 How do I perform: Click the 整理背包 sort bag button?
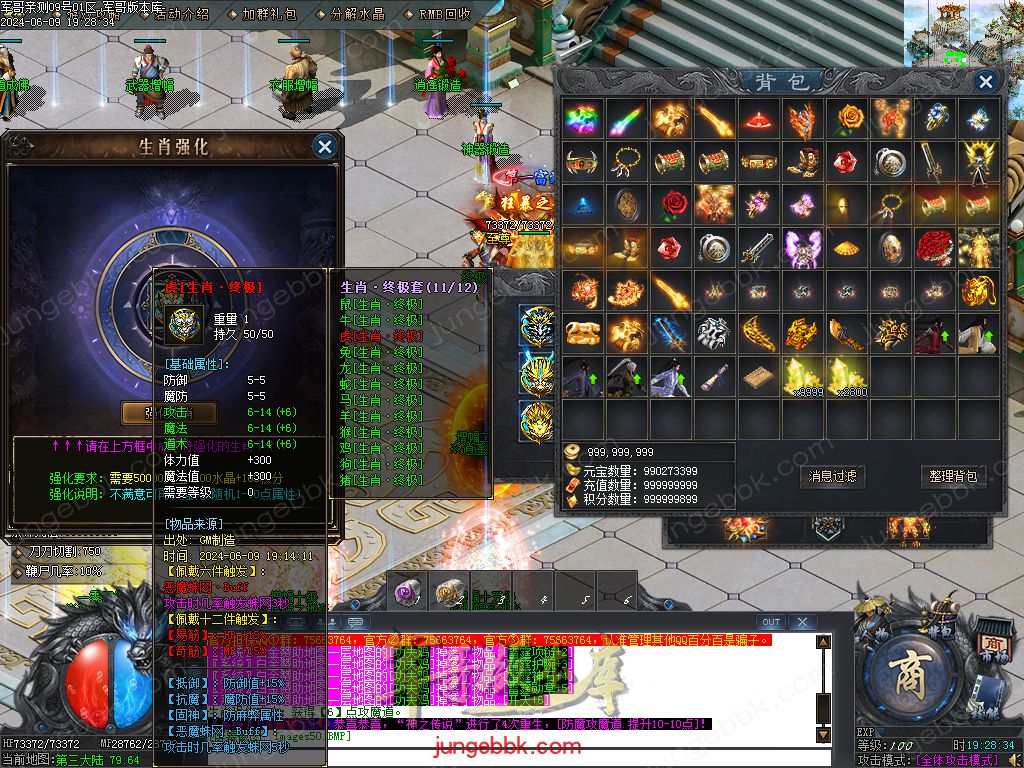click(x=952, y=477)
